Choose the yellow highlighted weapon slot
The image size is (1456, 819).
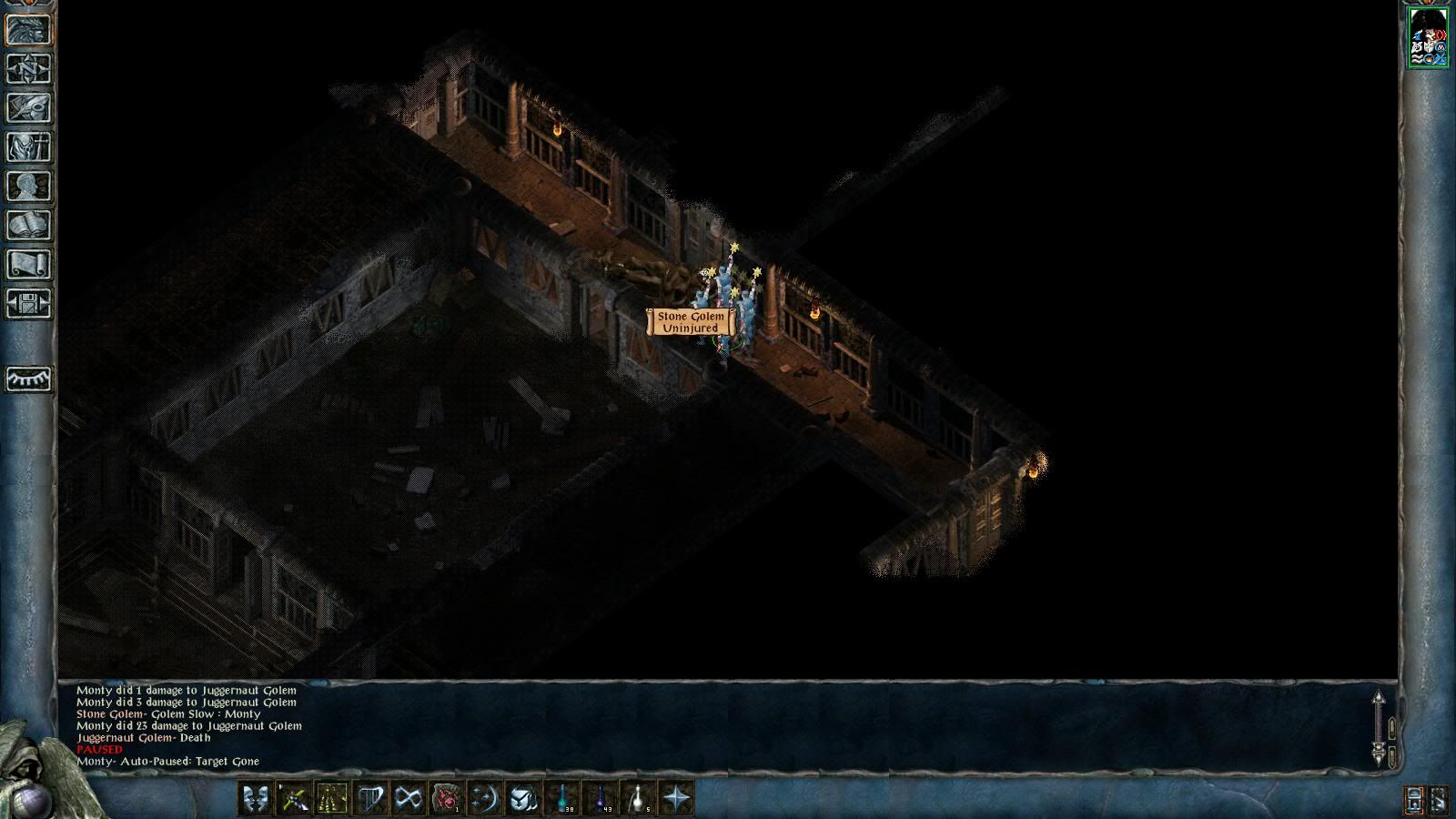pyautogui.click(x=332, y=799)
